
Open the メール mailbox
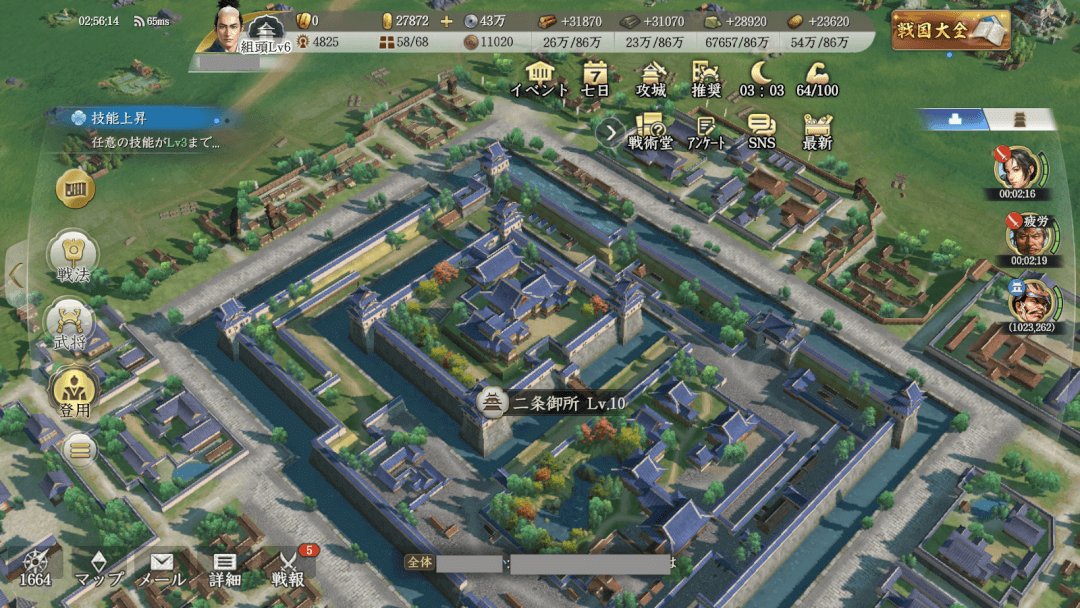pos(161,569)
